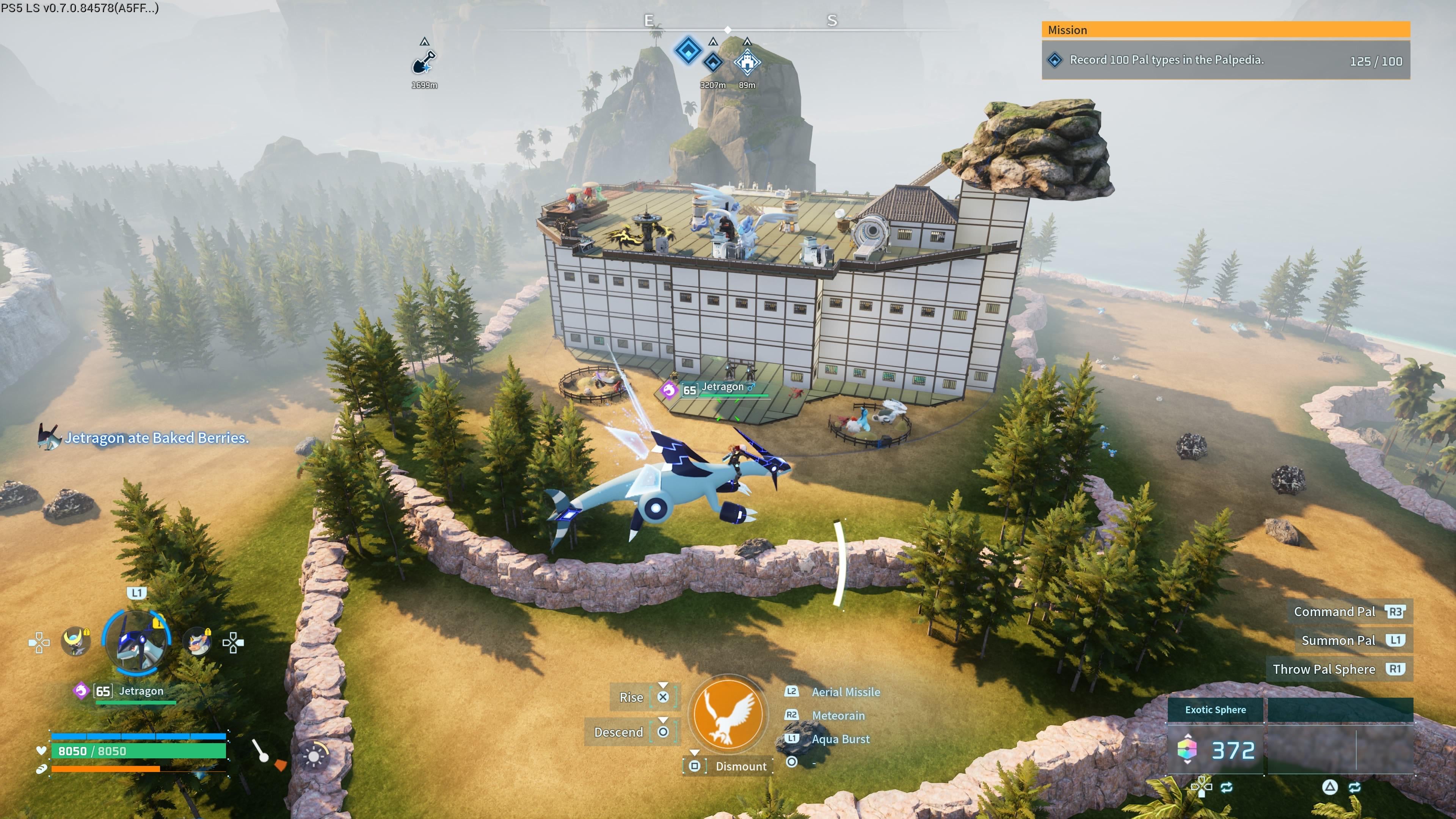This screenshot has height=819, width=1456.
Task: Use the Meteorain skill
Action: (x=838, y=715)
